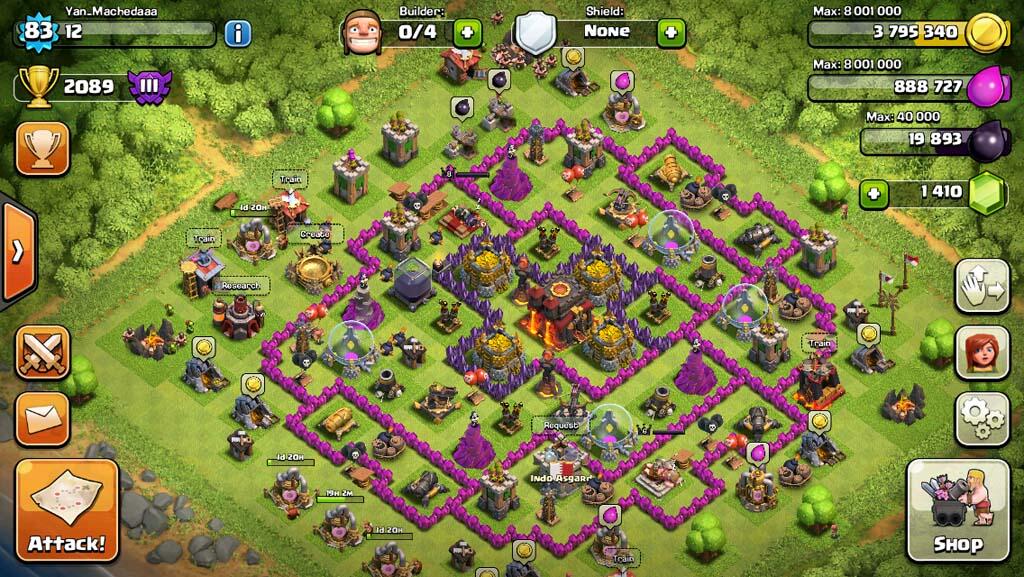
Task: Toggle the layout editor hand button
Action: pyautogui.click(x=981, y=286)
